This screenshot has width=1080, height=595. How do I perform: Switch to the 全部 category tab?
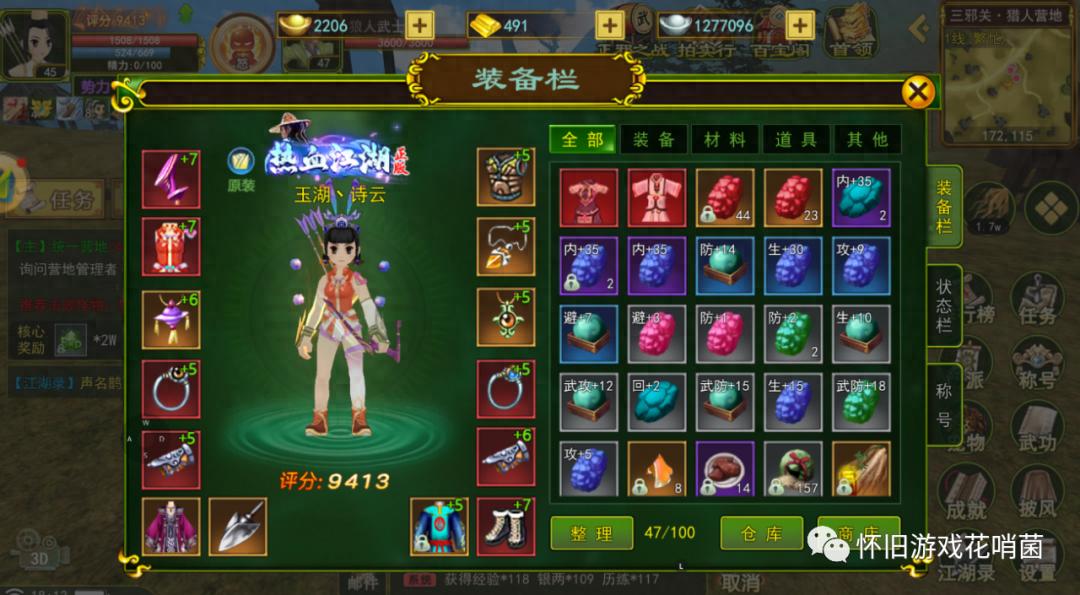(x=582, y=140)
